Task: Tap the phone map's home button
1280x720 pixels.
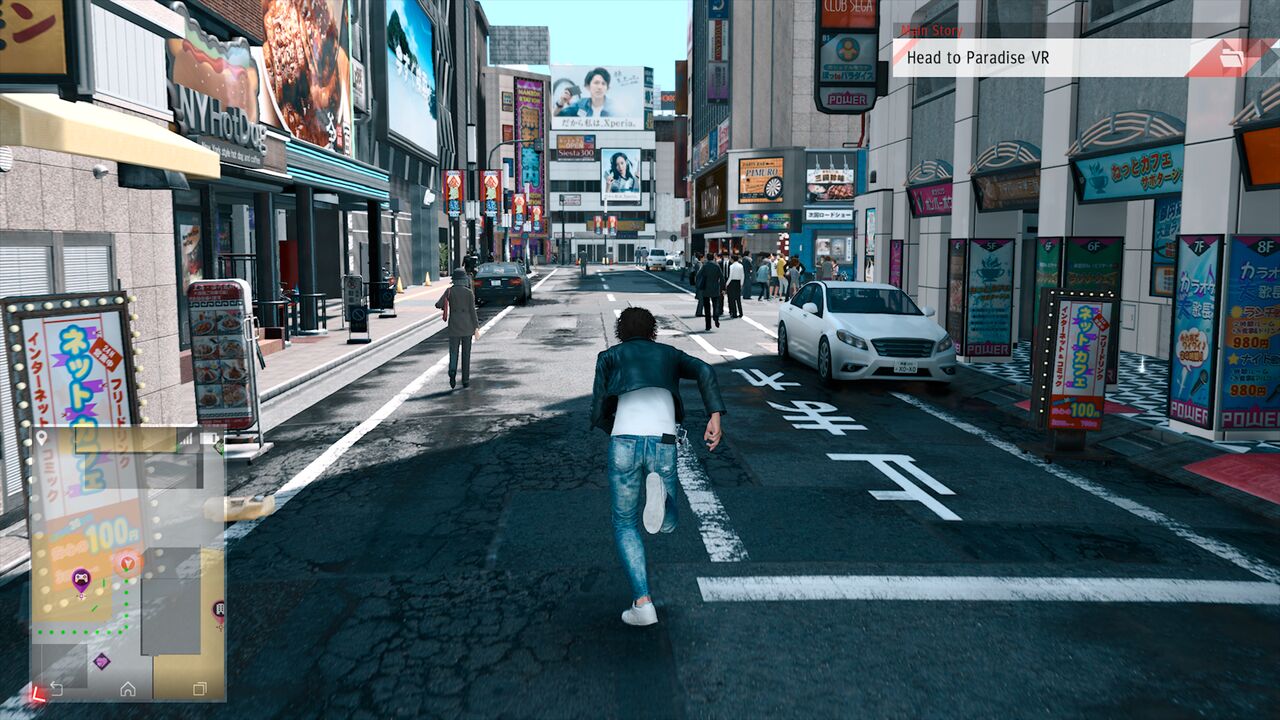Action: point(128,689)
